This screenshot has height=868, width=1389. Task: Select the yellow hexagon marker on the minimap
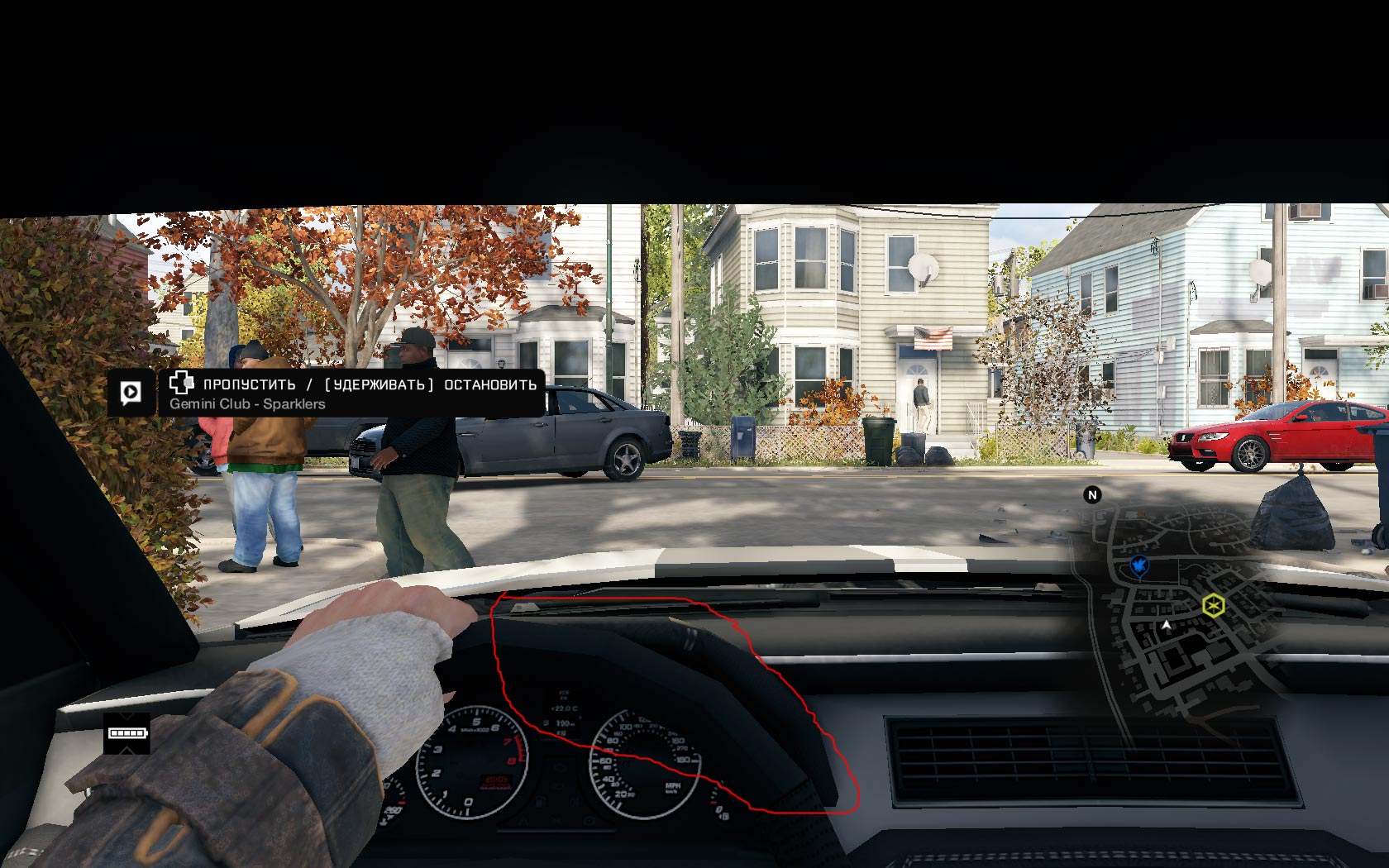1213,606
